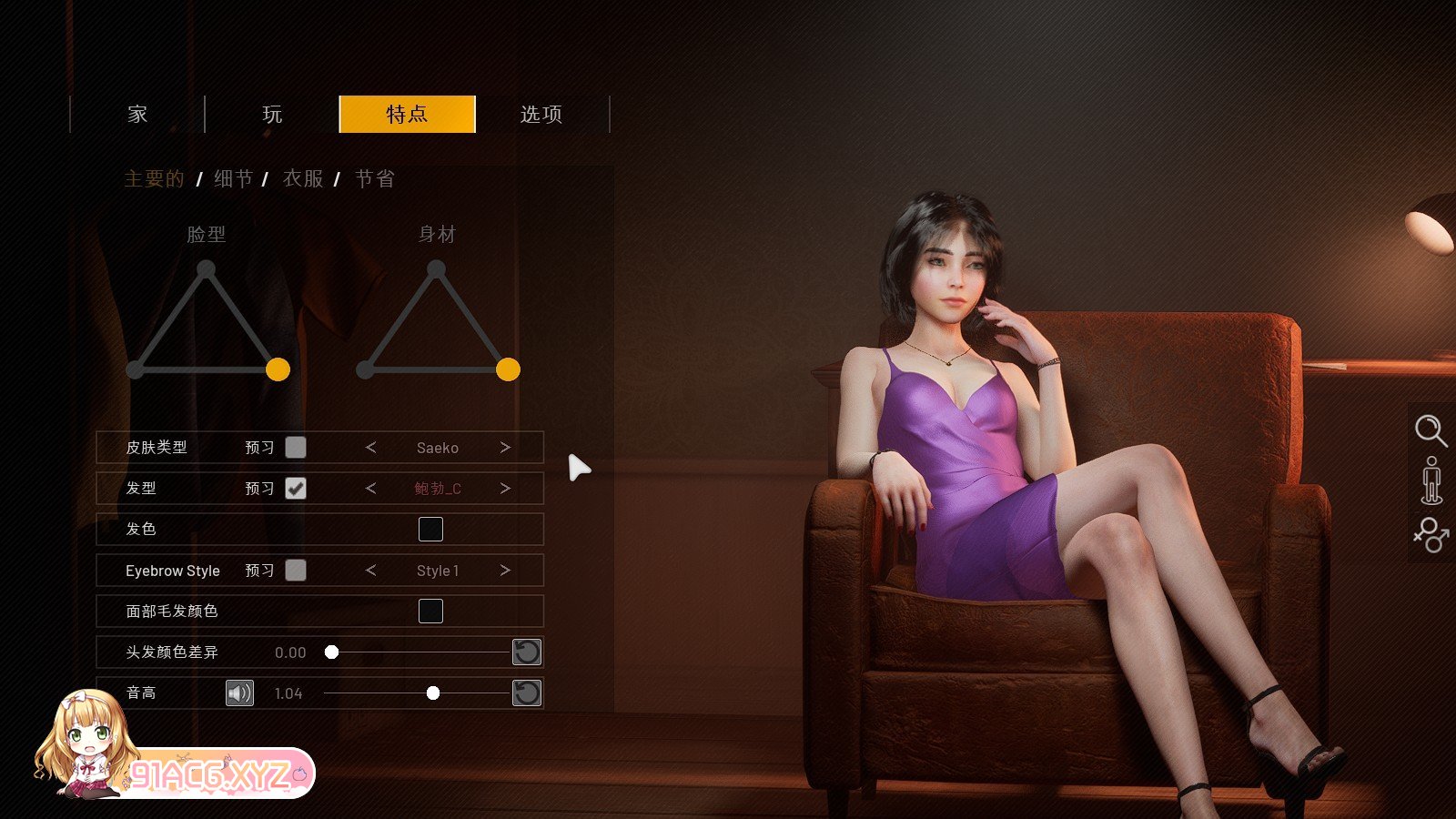Screen dimensions: 1456x819
Task: Choose next eyebrow style after Style 1
Action: click(505, 571)
